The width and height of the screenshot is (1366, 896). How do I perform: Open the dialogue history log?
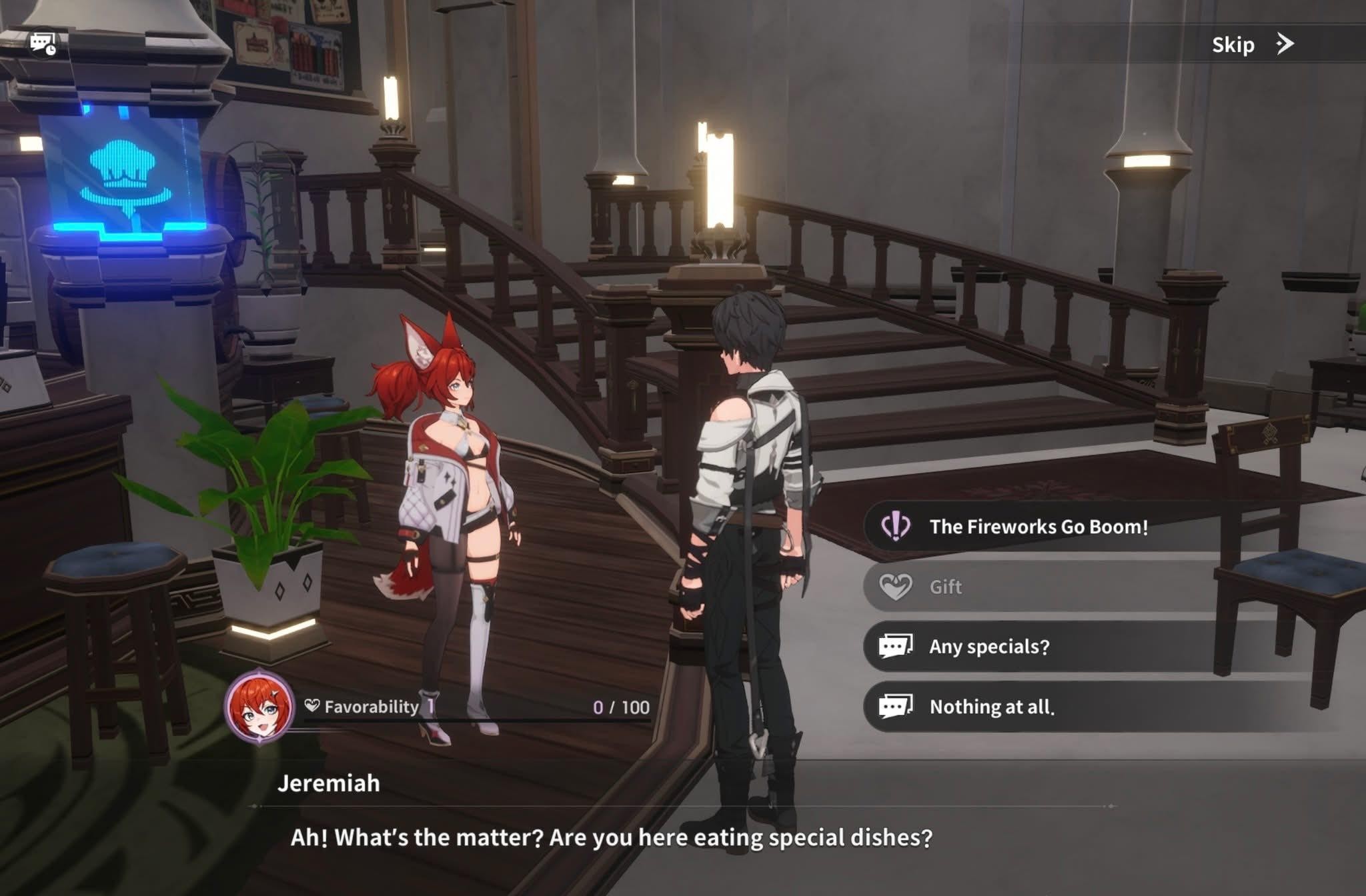click(x=41, y=44)
